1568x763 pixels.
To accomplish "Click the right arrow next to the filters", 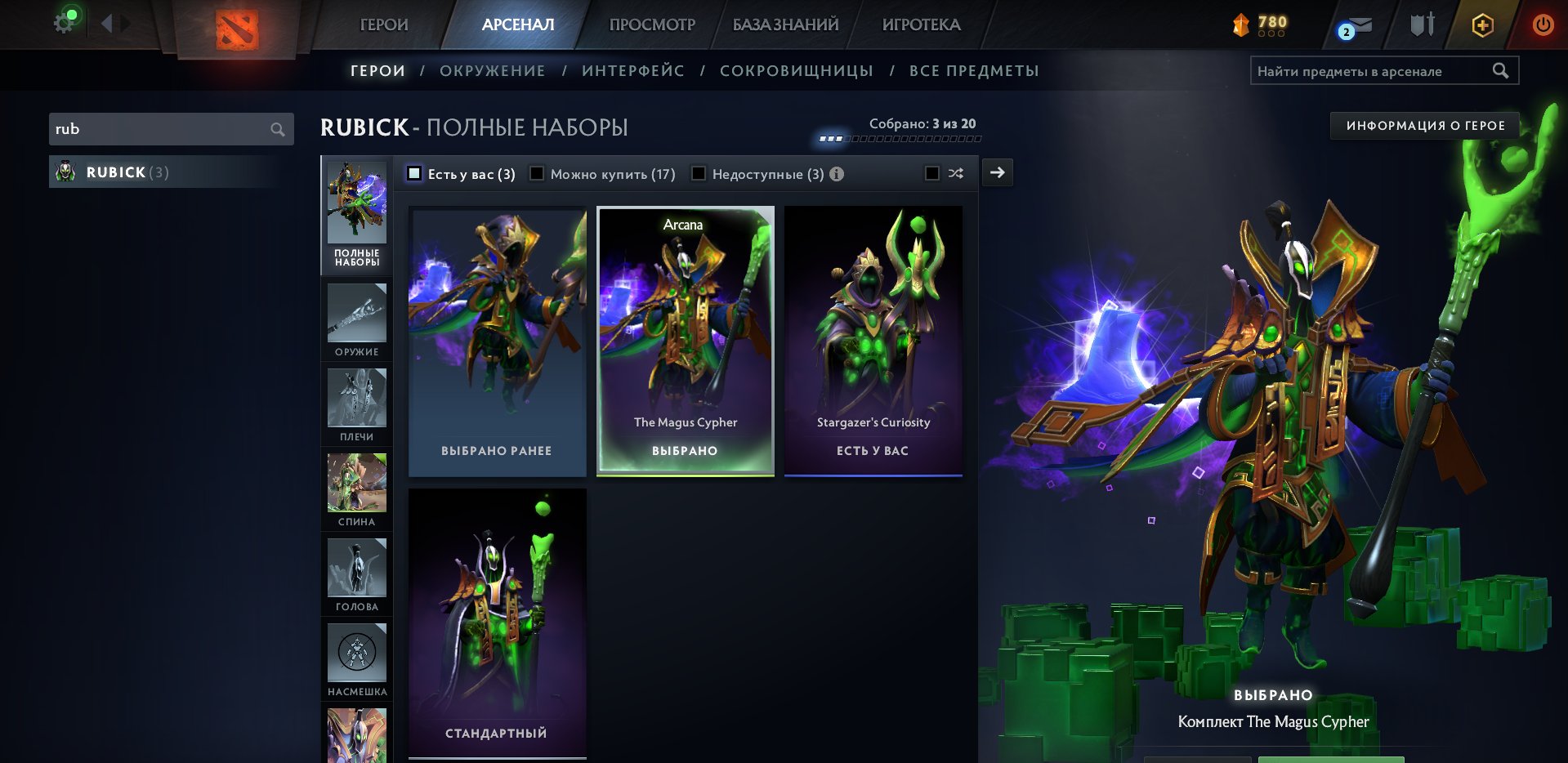I will (997, 172).
